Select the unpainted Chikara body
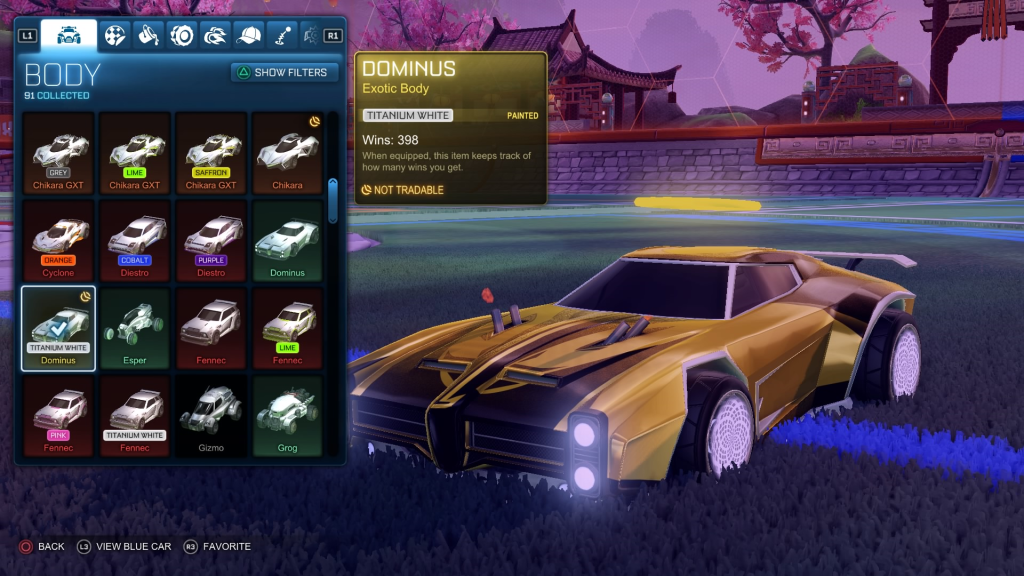The image size is (1024, 576). tap(287, 152)
